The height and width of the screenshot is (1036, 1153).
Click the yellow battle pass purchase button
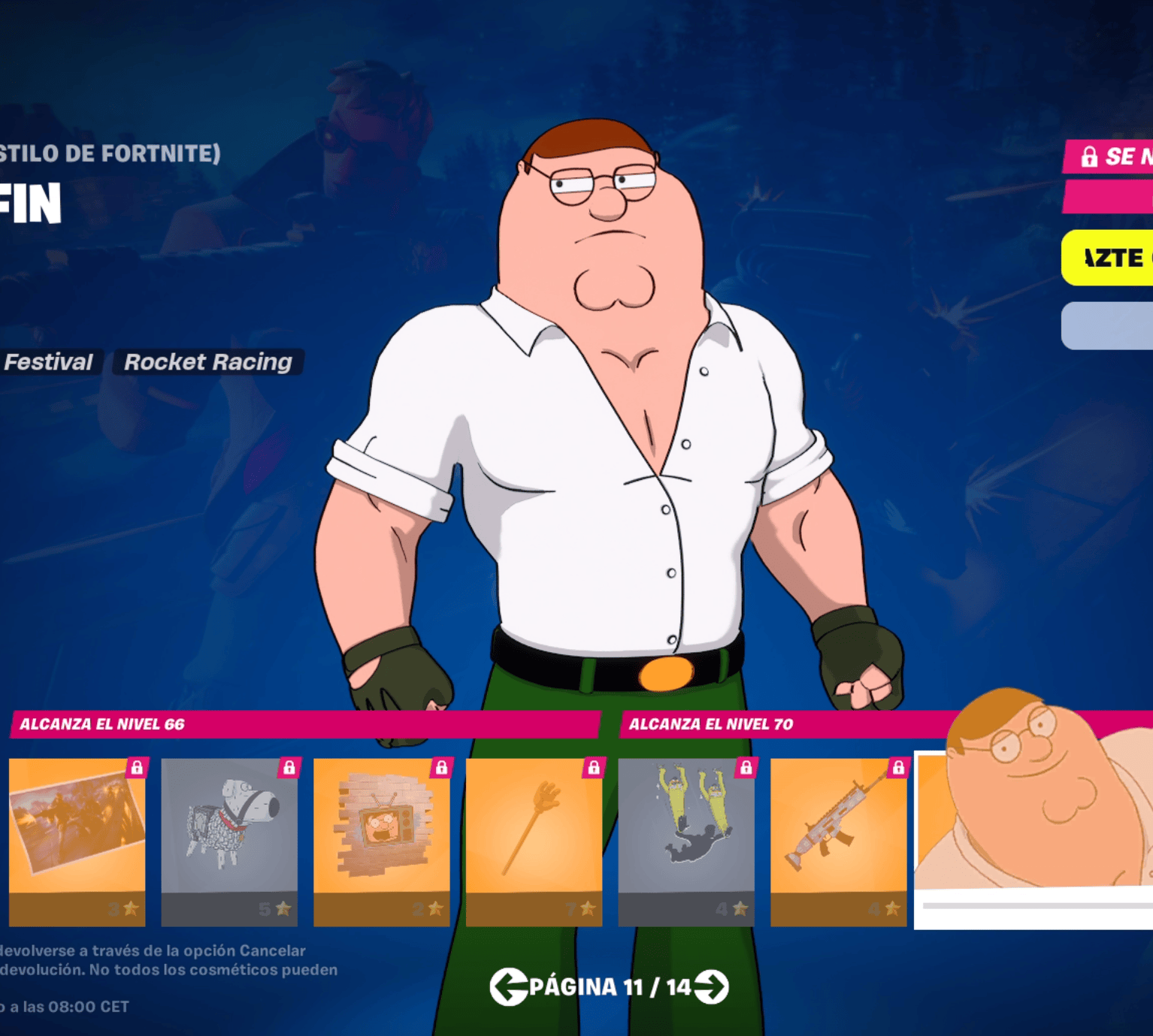click(x=1108, y=258)
